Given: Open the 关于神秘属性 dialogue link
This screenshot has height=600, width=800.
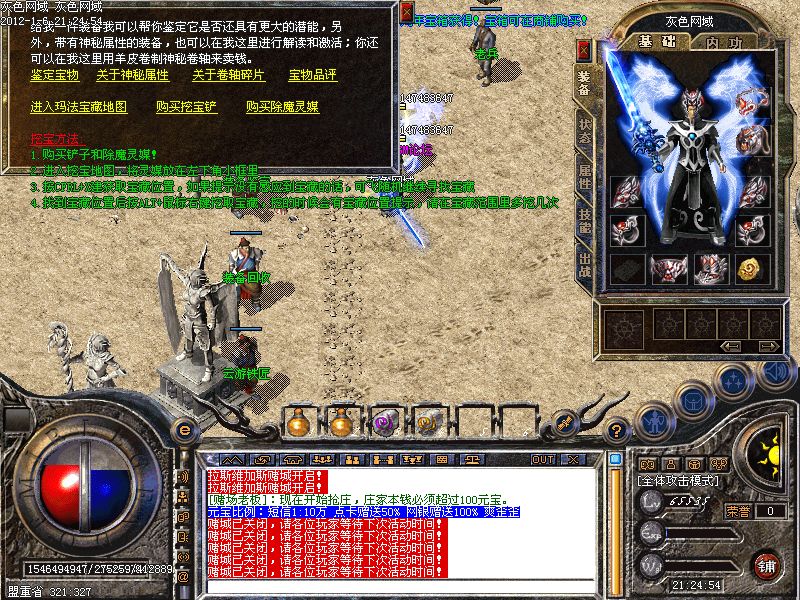Looking at the screenshot, I should click(x=132, y=75).
